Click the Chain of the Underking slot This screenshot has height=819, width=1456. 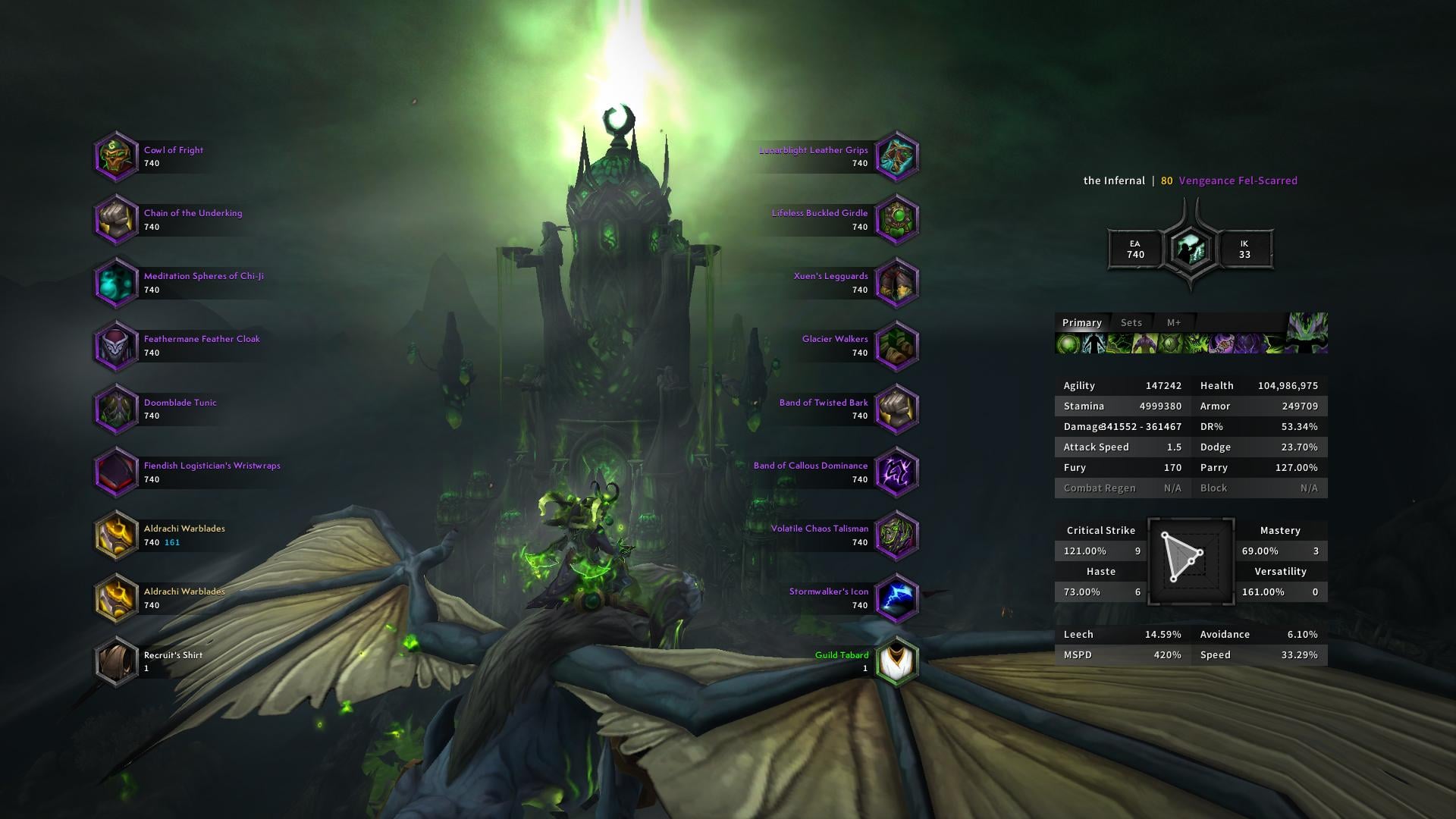116,219
